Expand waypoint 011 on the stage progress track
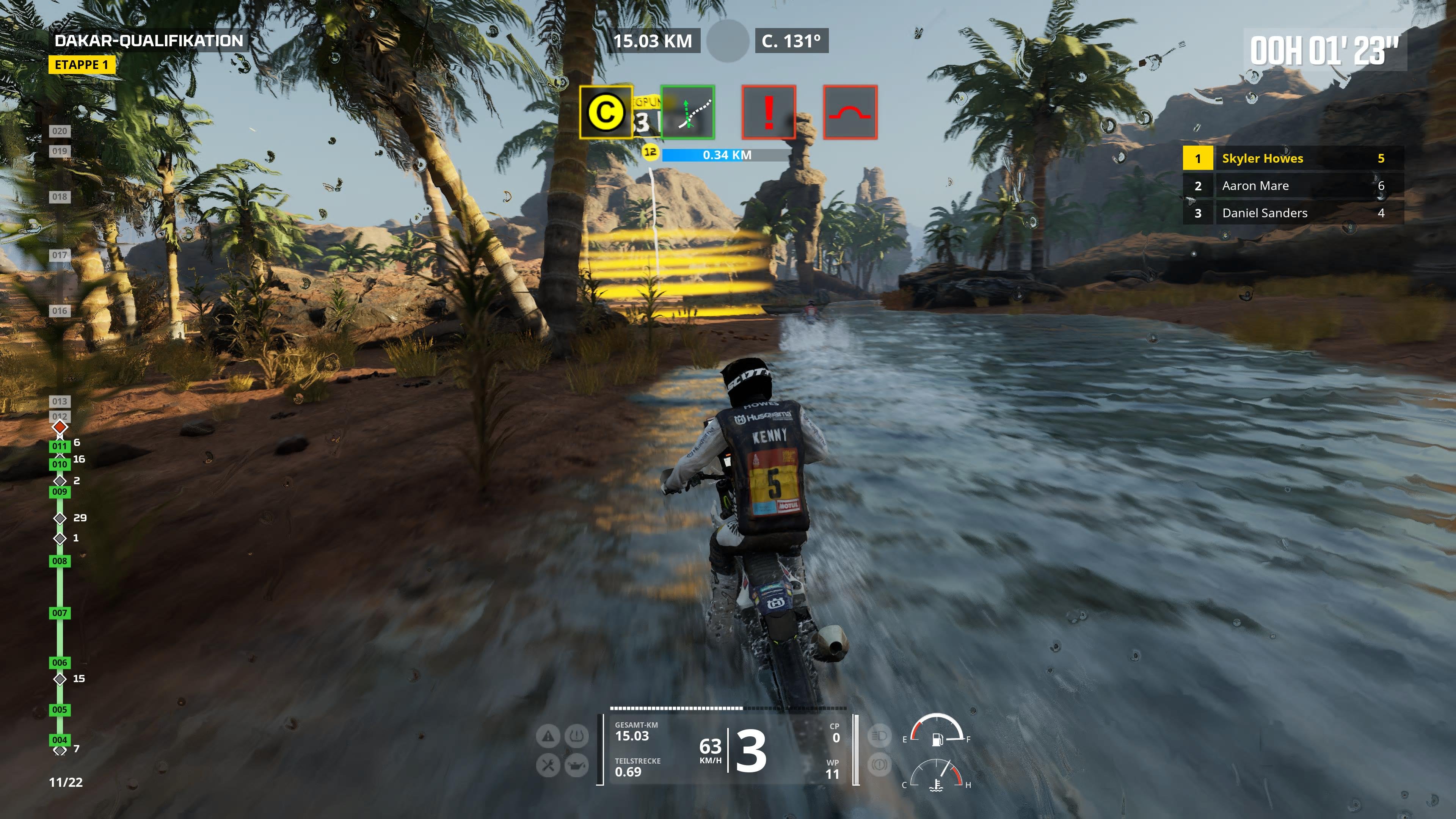The height and width of the screenshot is (819, 1456). [x=60, y=446]
